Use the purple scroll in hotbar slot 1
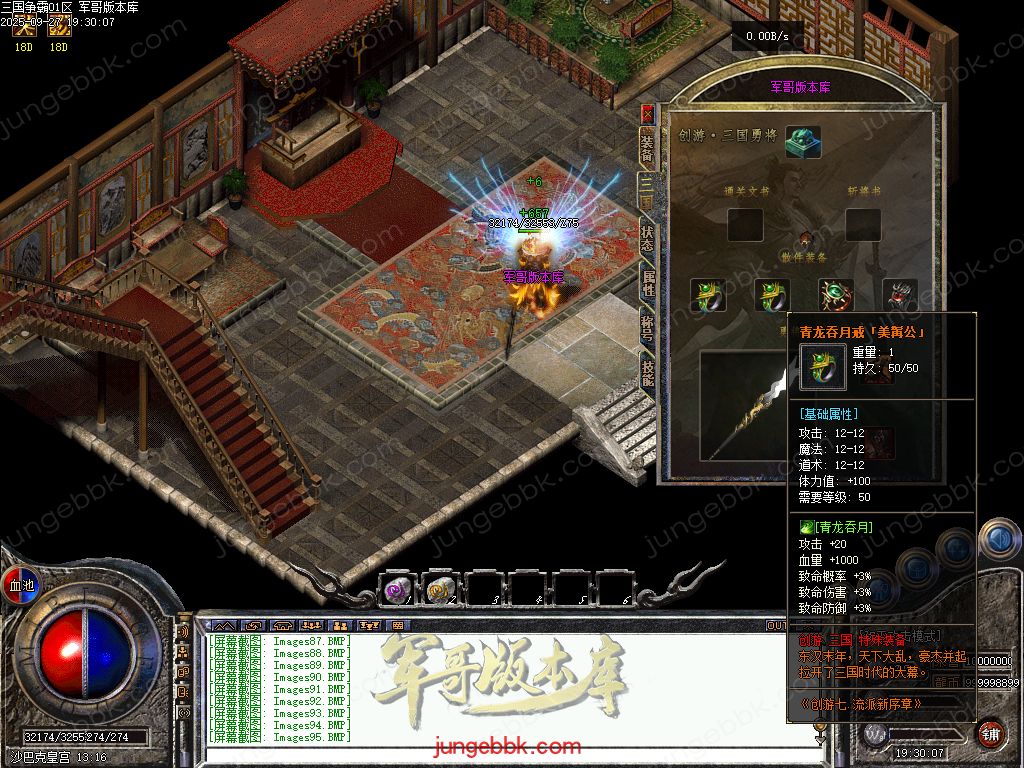This screenshot has width=1024, height=768. [399, 590]
